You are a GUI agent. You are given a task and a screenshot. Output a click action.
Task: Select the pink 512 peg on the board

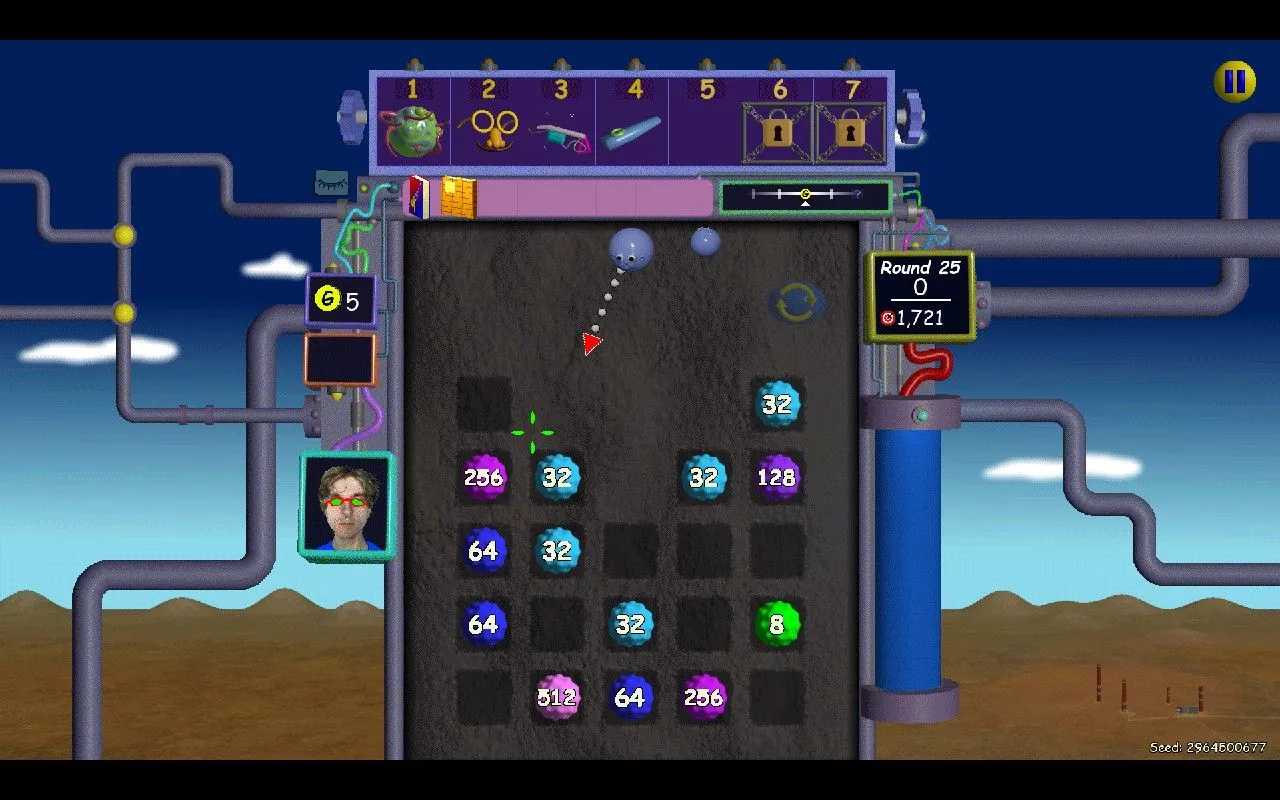557,697
